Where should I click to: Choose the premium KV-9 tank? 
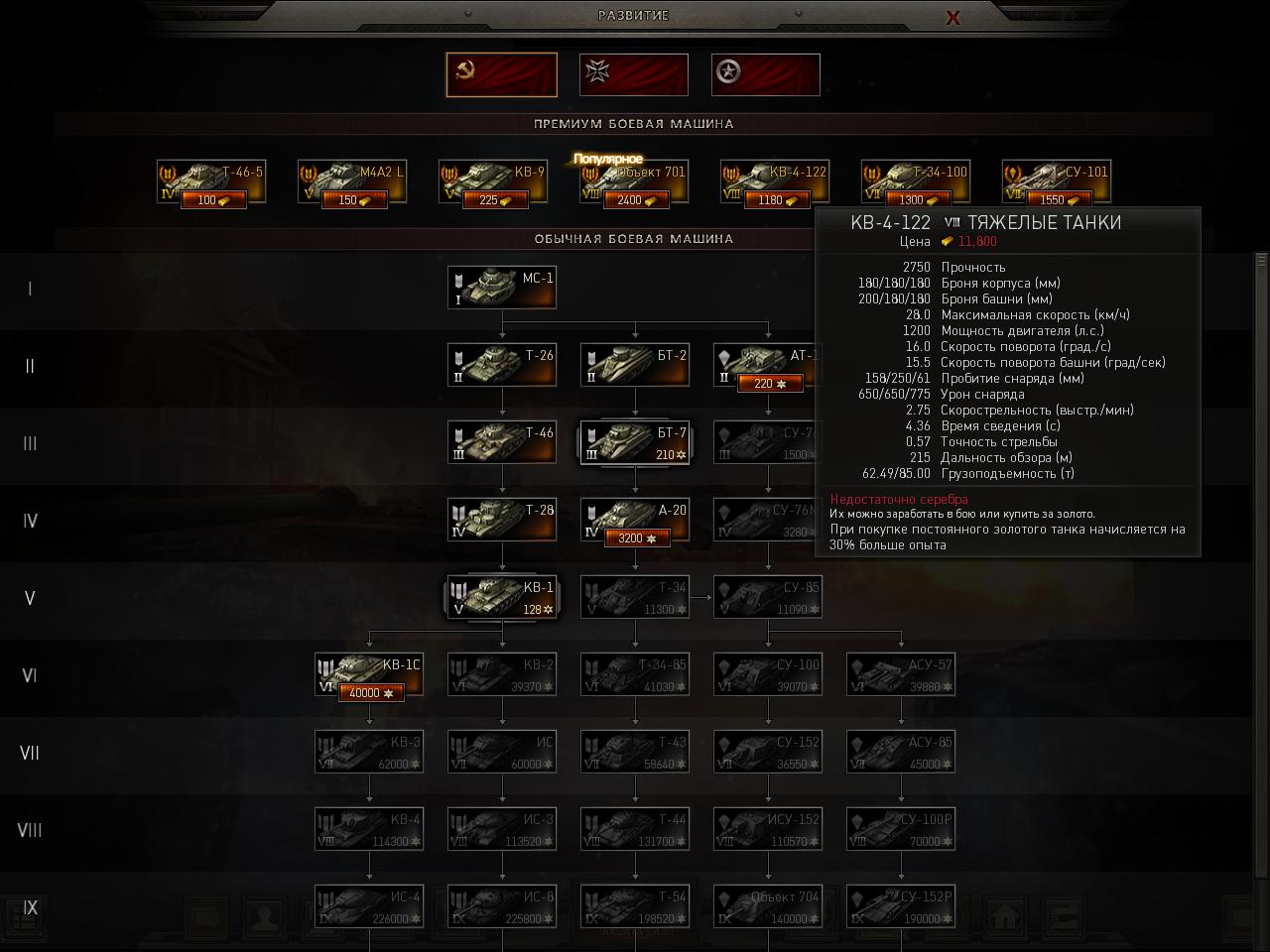point(493,180)
